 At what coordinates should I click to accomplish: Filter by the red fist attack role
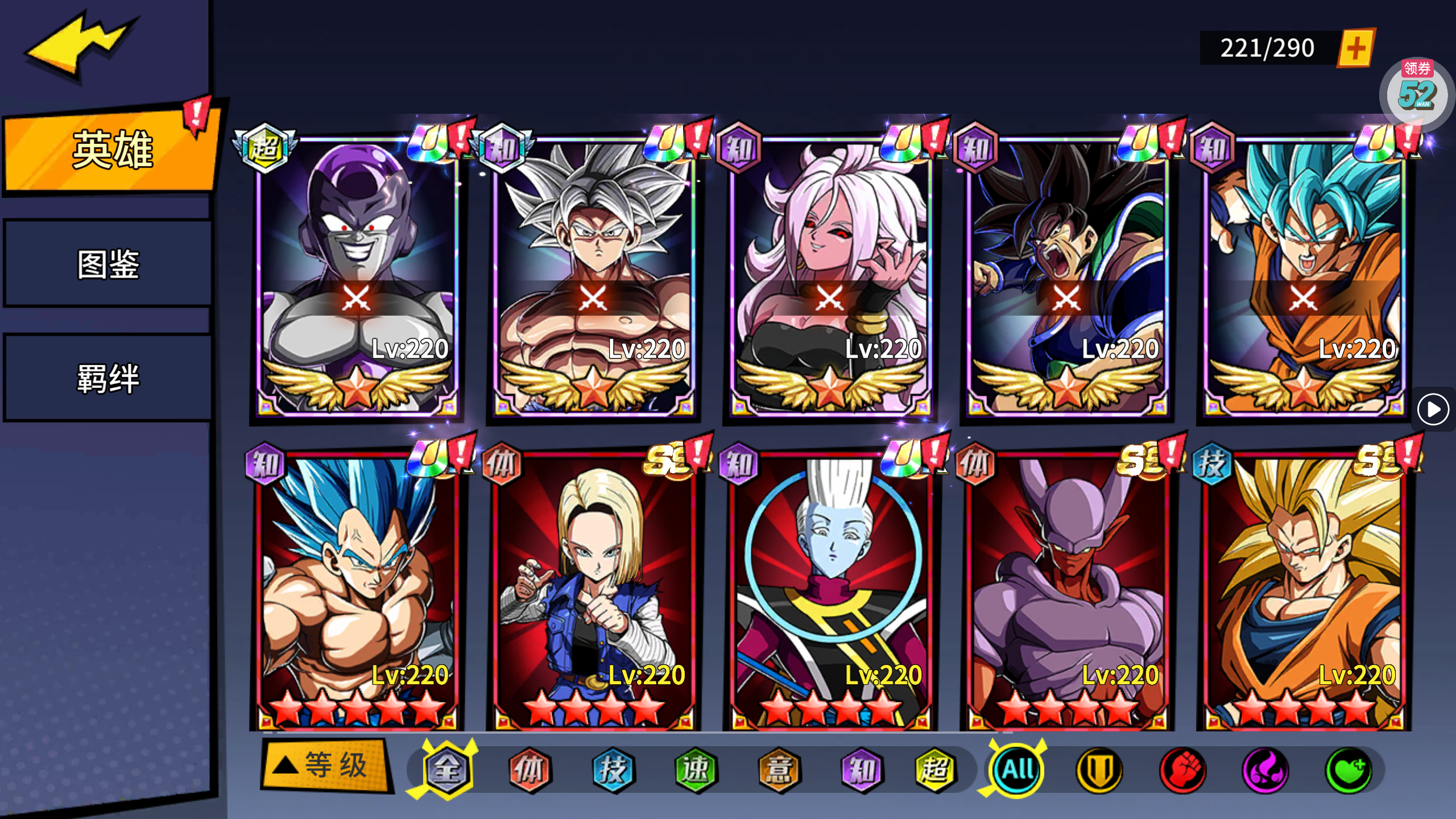(x=1182, y=770)
